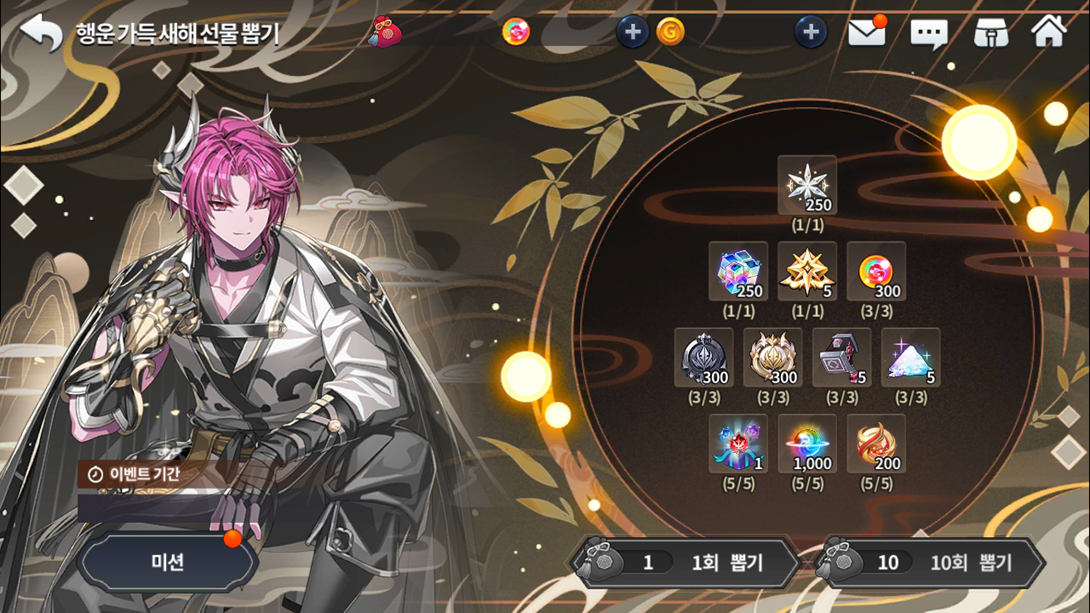The image size is (1090, 613).
Task: Select the golden star emblem reward
Action: [807, 272]
